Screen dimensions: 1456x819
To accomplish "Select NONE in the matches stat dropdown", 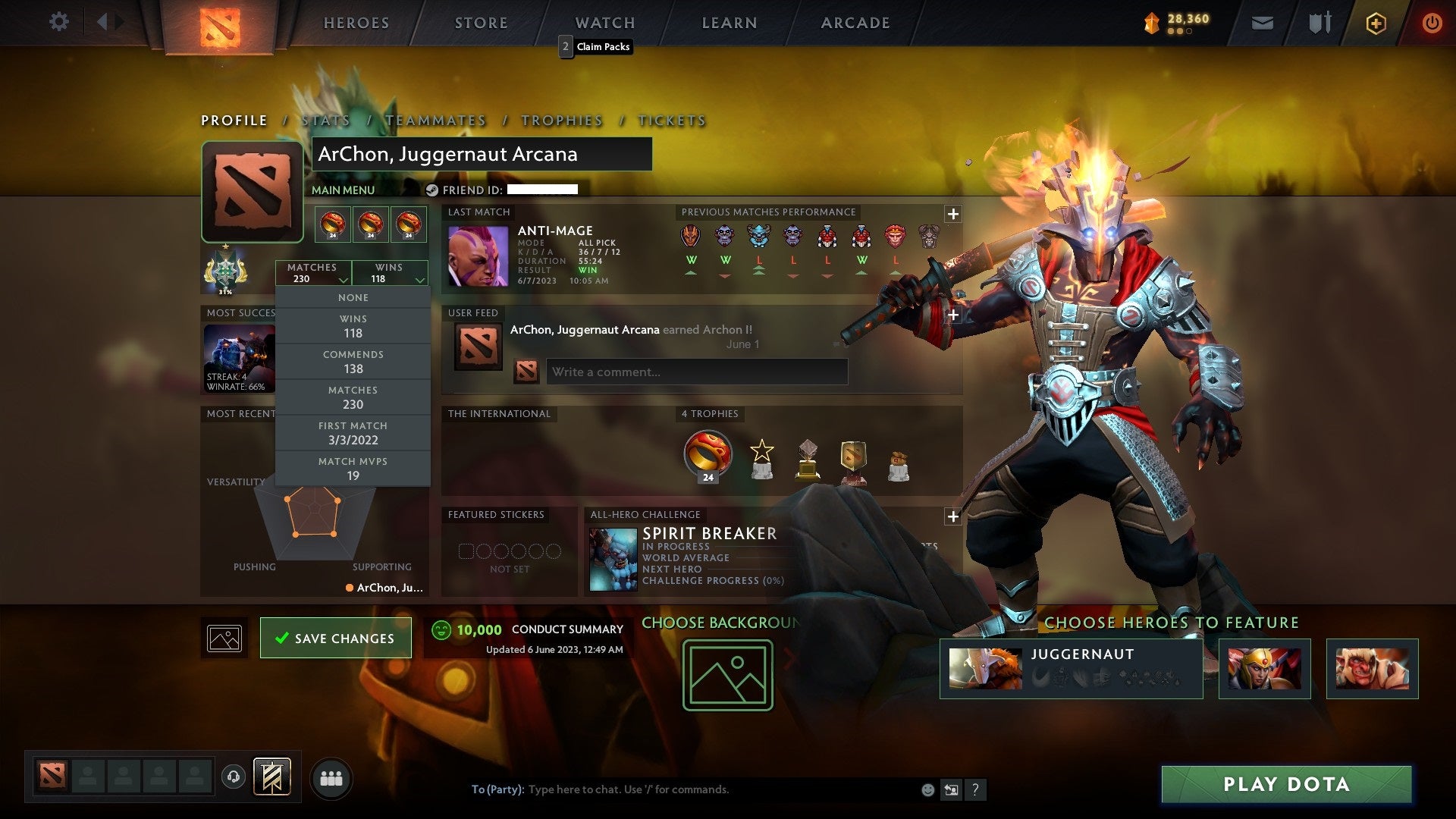I will click(x=353, y=297).
